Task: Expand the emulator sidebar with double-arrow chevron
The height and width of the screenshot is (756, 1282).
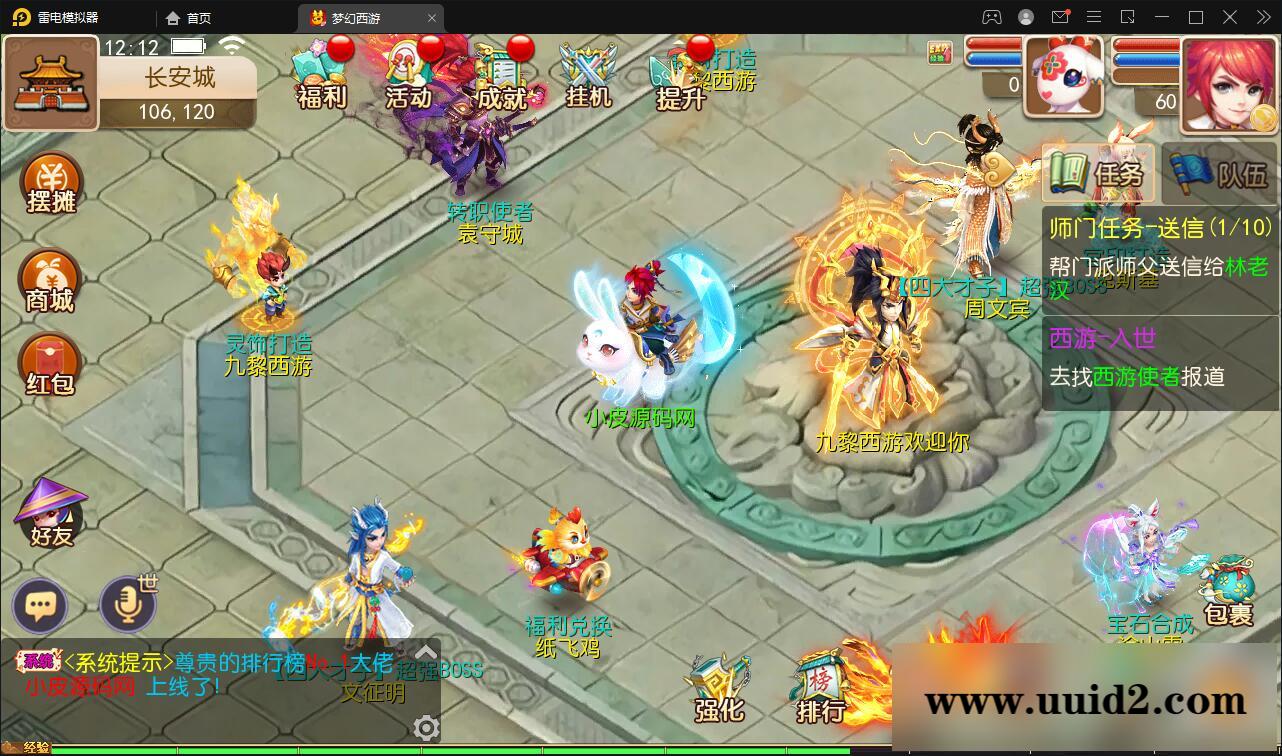Action: point(1262,17)
